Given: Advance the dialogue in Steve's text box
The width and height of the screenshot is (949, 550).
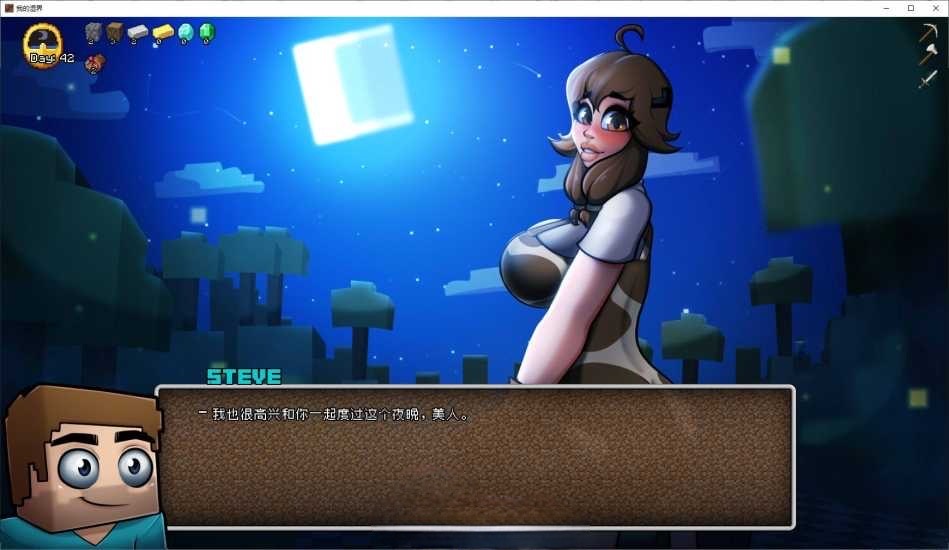Looking at the screenshot, I should coord(475,456).
